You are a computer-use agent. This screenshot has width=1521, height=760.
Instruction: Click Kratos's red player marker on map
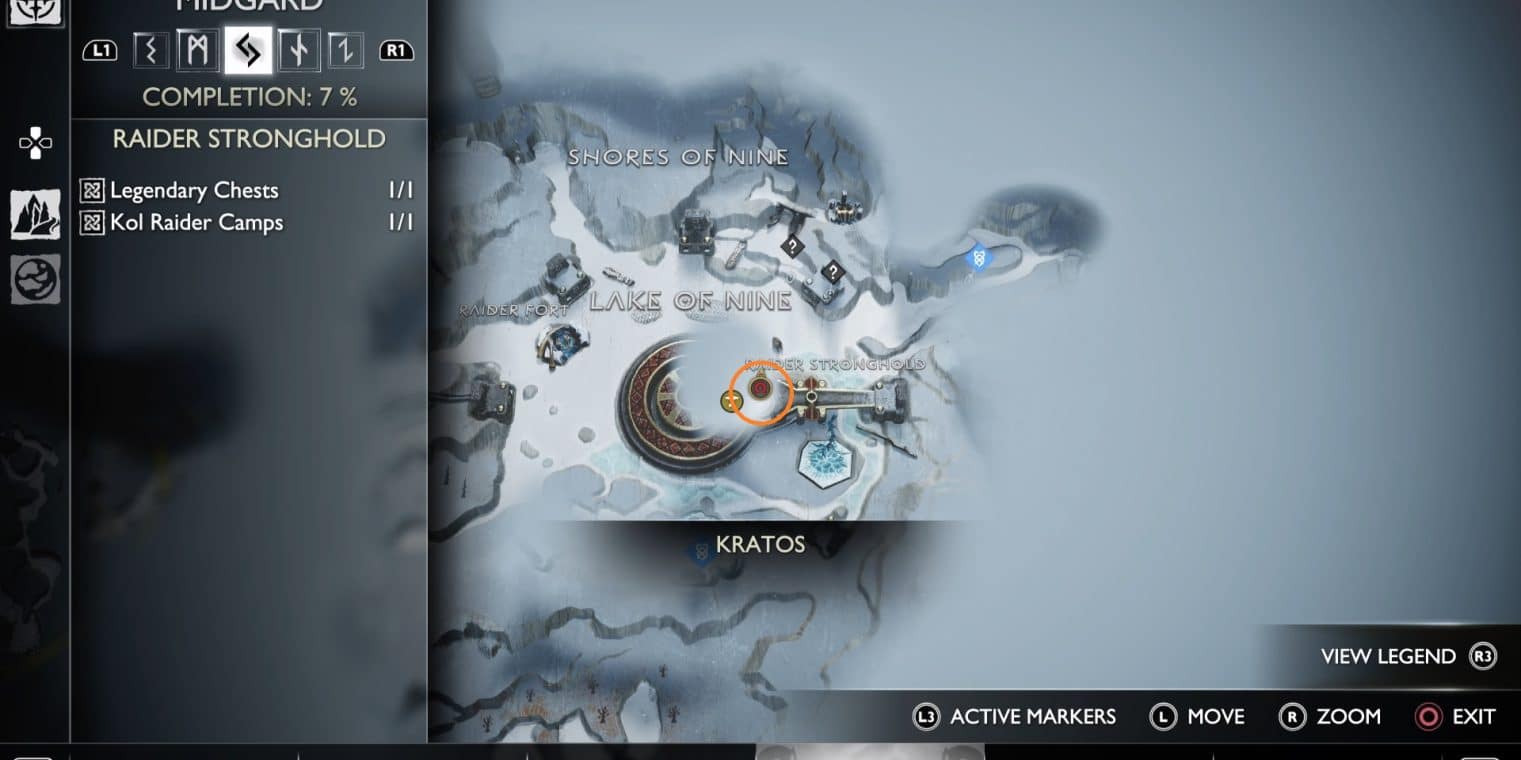point(760,388)
